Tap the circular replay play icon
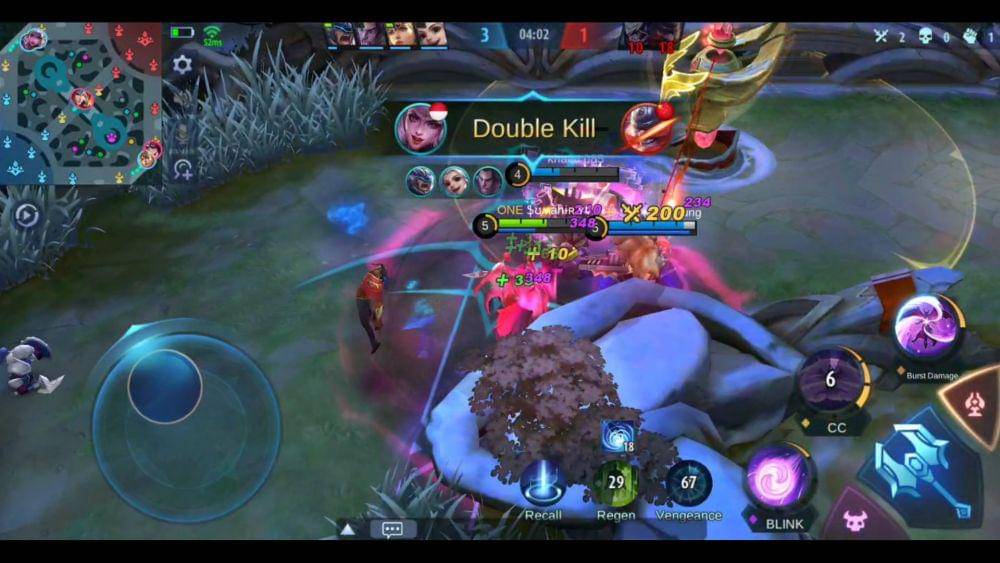 click(x=25, y=215)
